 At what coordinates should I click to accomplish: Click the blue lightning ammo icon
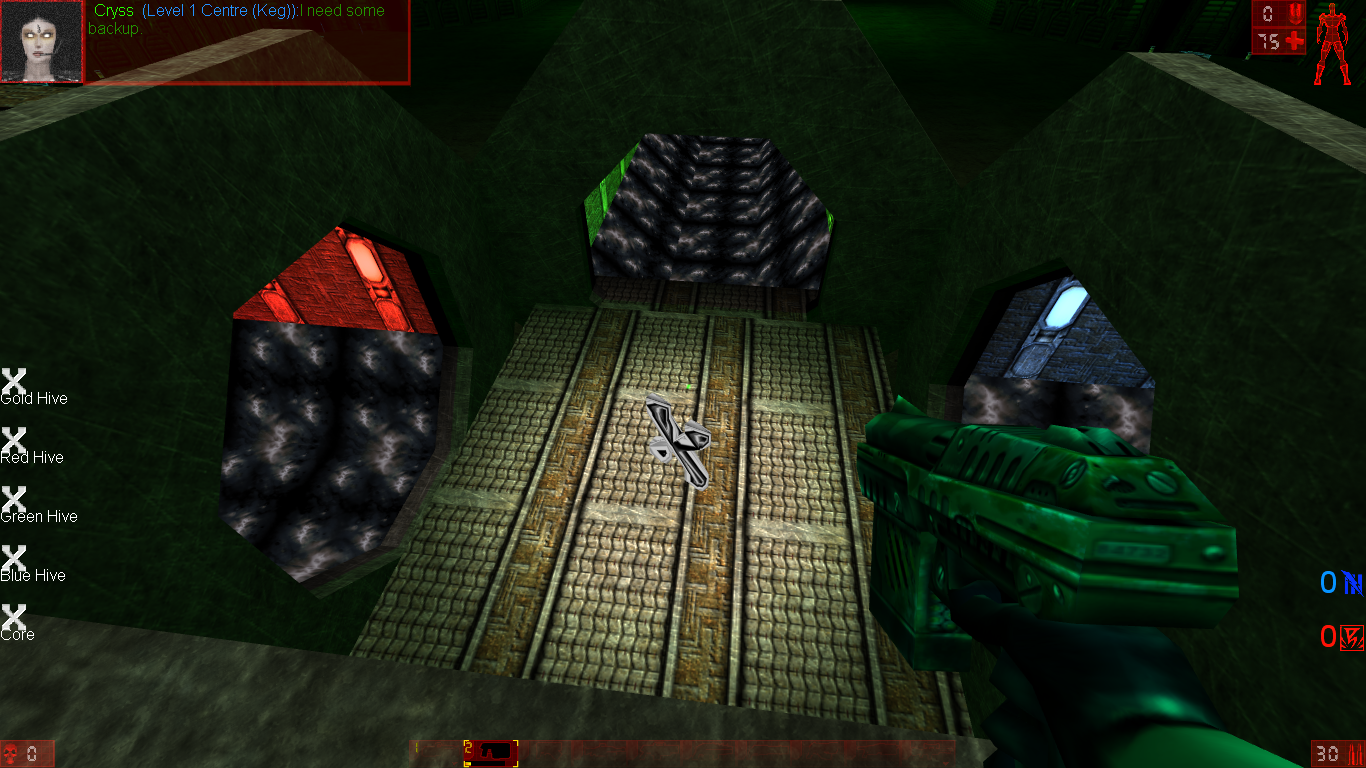coord(1354,582)
